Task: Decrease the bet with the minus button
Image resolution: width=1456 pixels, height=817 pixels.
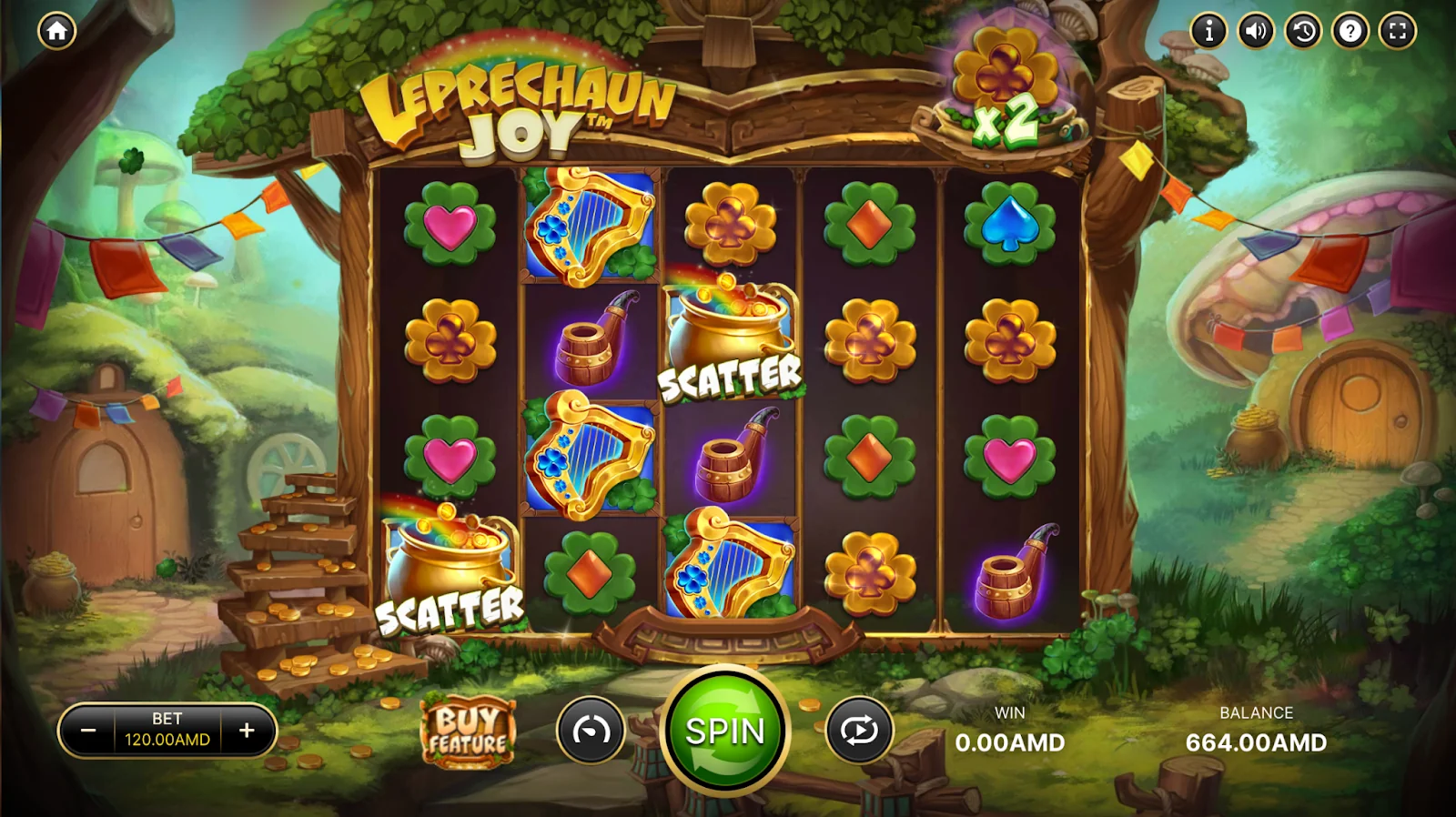Action: pos(88,731)
